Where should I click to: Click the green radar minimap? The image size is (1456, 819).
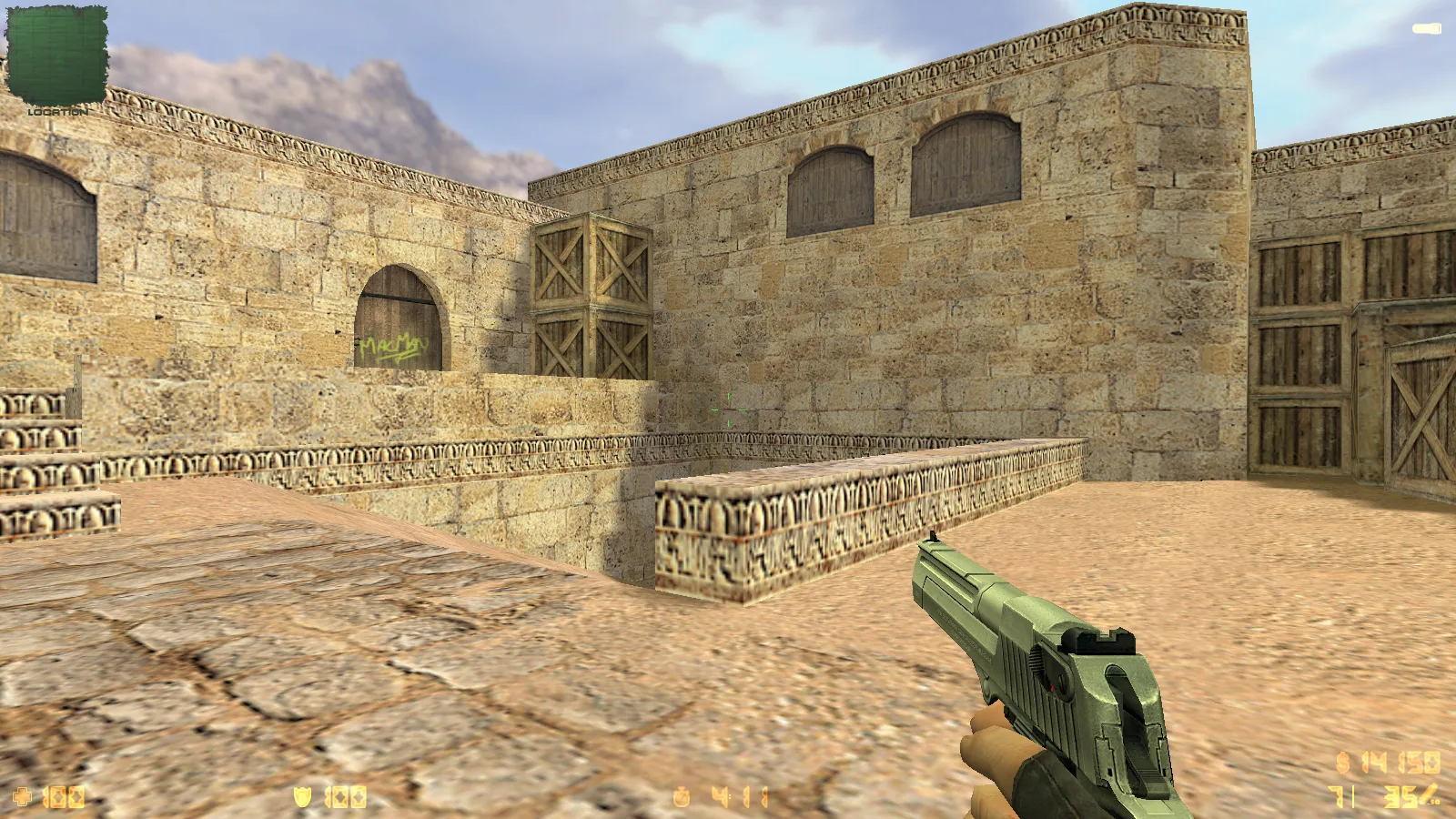pyautogui.click(x=56, y=55)
